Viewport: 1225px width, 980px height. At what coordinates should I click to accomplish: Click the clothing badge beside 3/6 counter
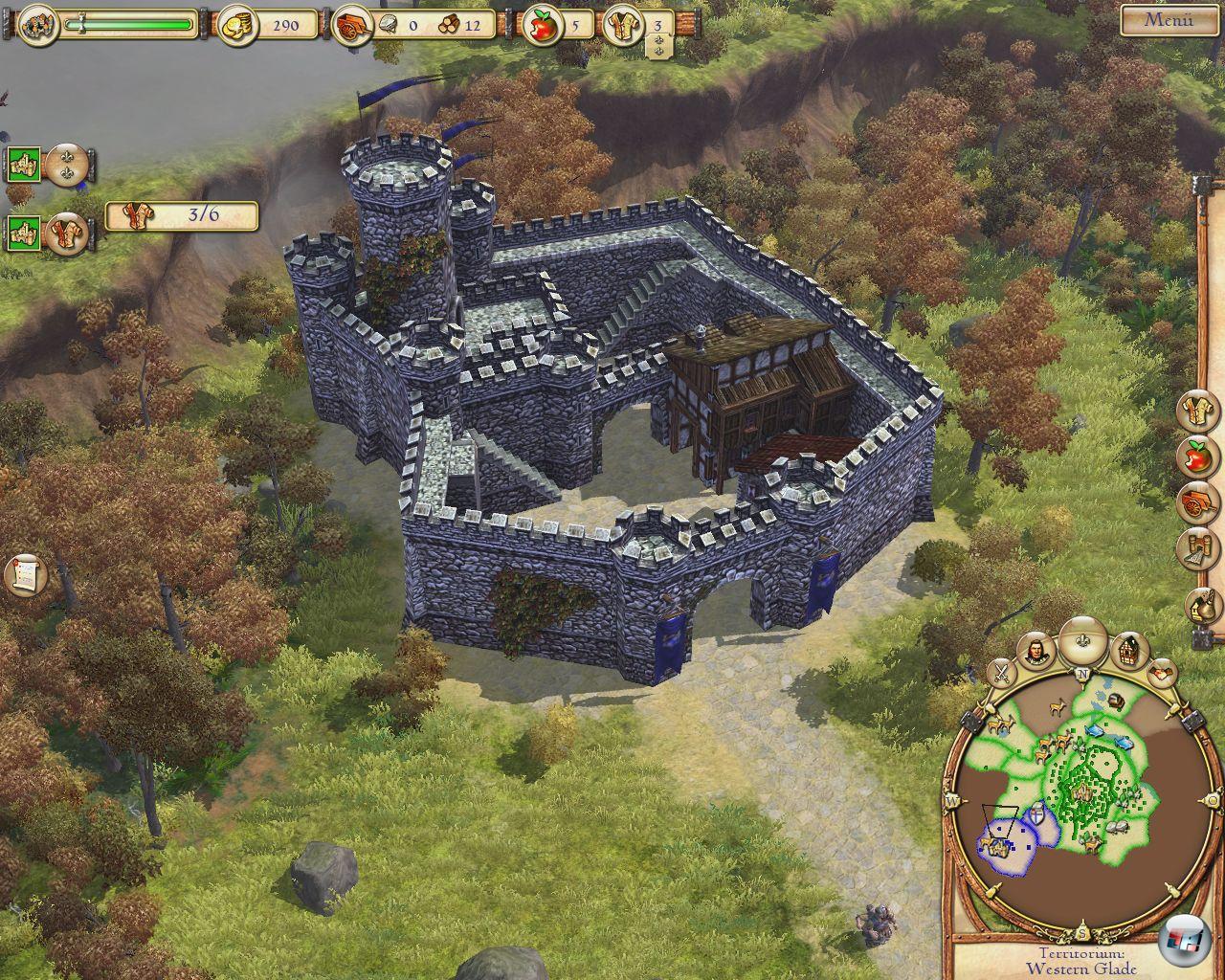pos(67,233)
